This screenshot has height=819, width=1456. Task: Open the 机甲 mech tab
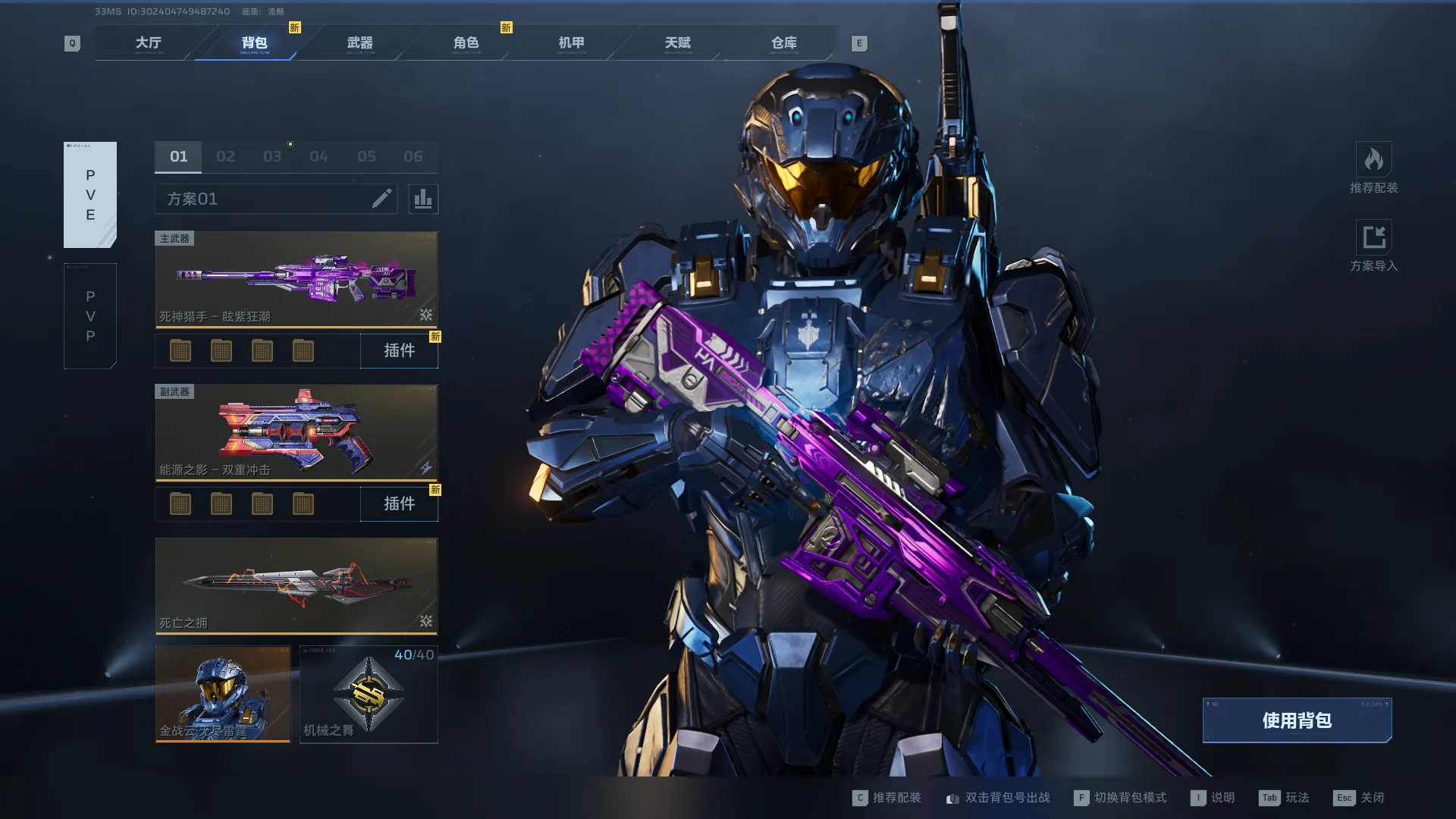coord(571,43)
